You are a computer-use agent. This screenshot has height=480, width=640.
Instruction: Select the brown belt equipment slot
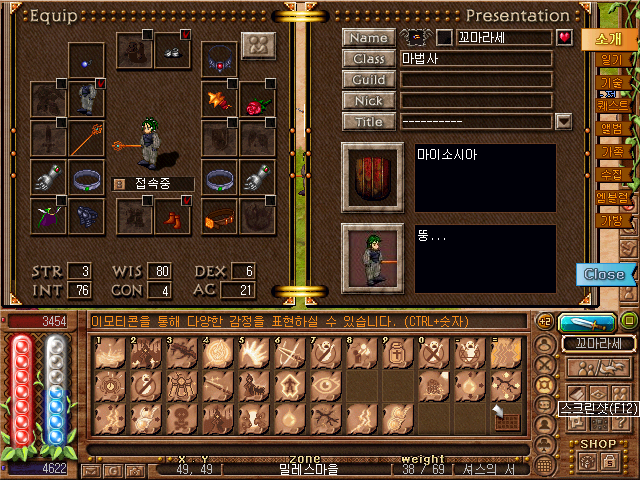click(x=219, y=214)
